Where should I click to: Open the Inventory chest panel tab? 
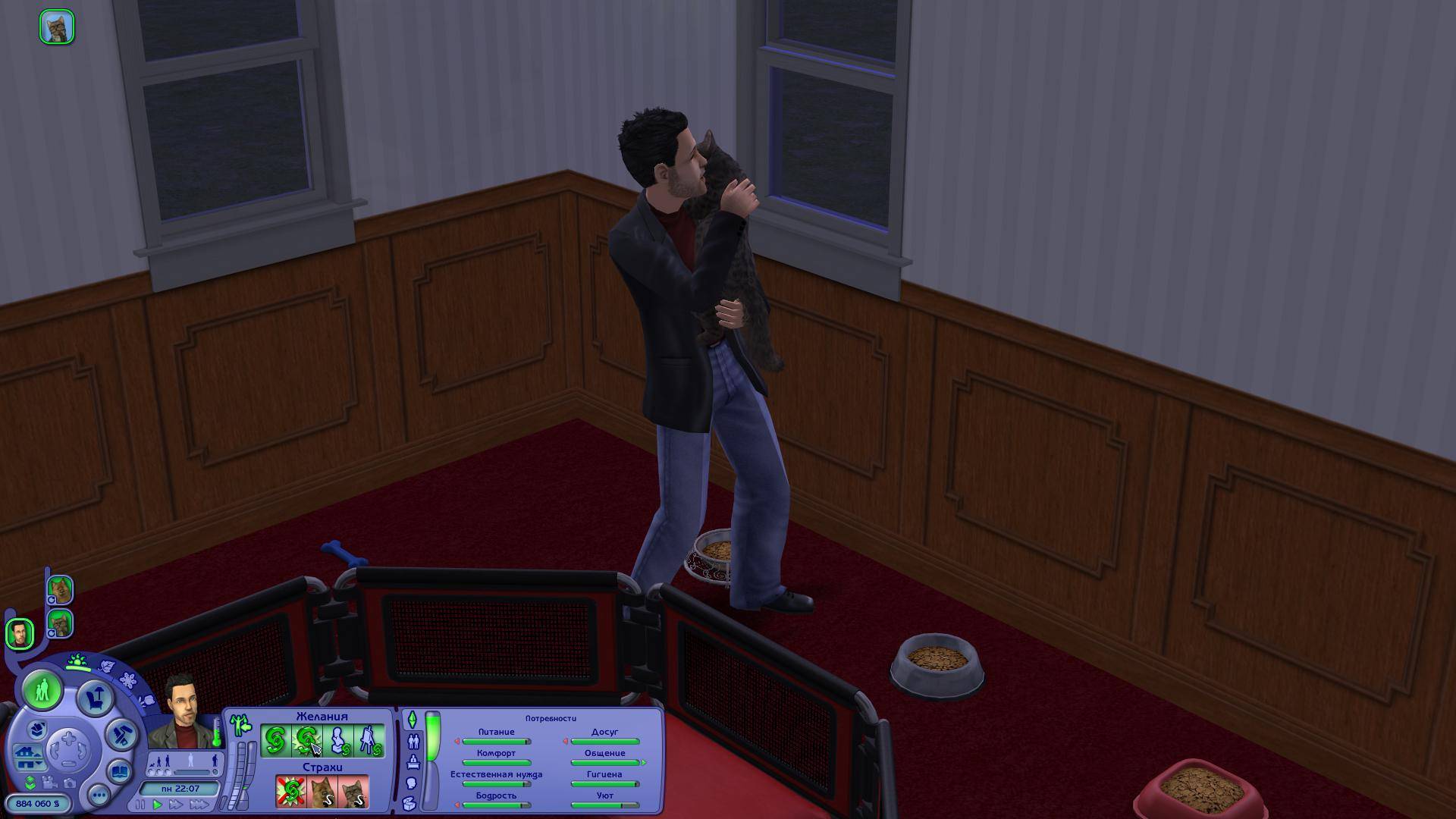(x=410, y=803)
